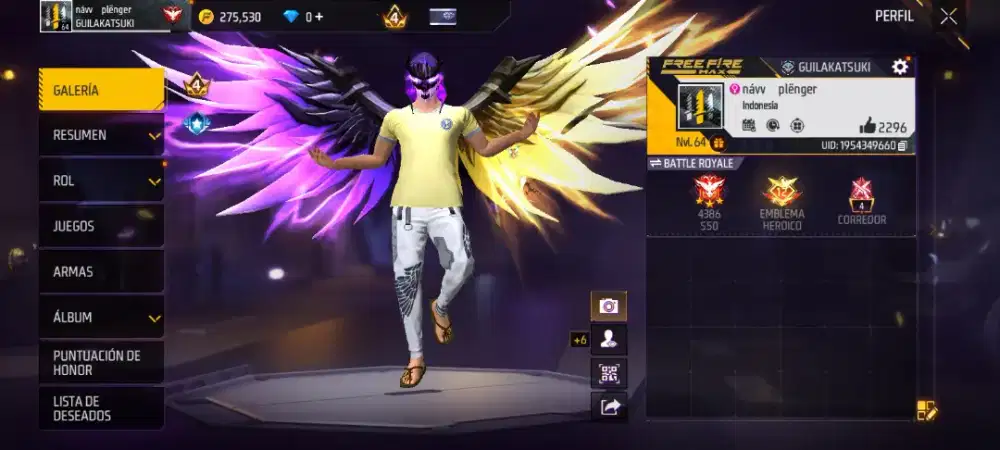Close the Perfil screen with the X
Viewport: 1000px width, 450px height.
[948, 16]
